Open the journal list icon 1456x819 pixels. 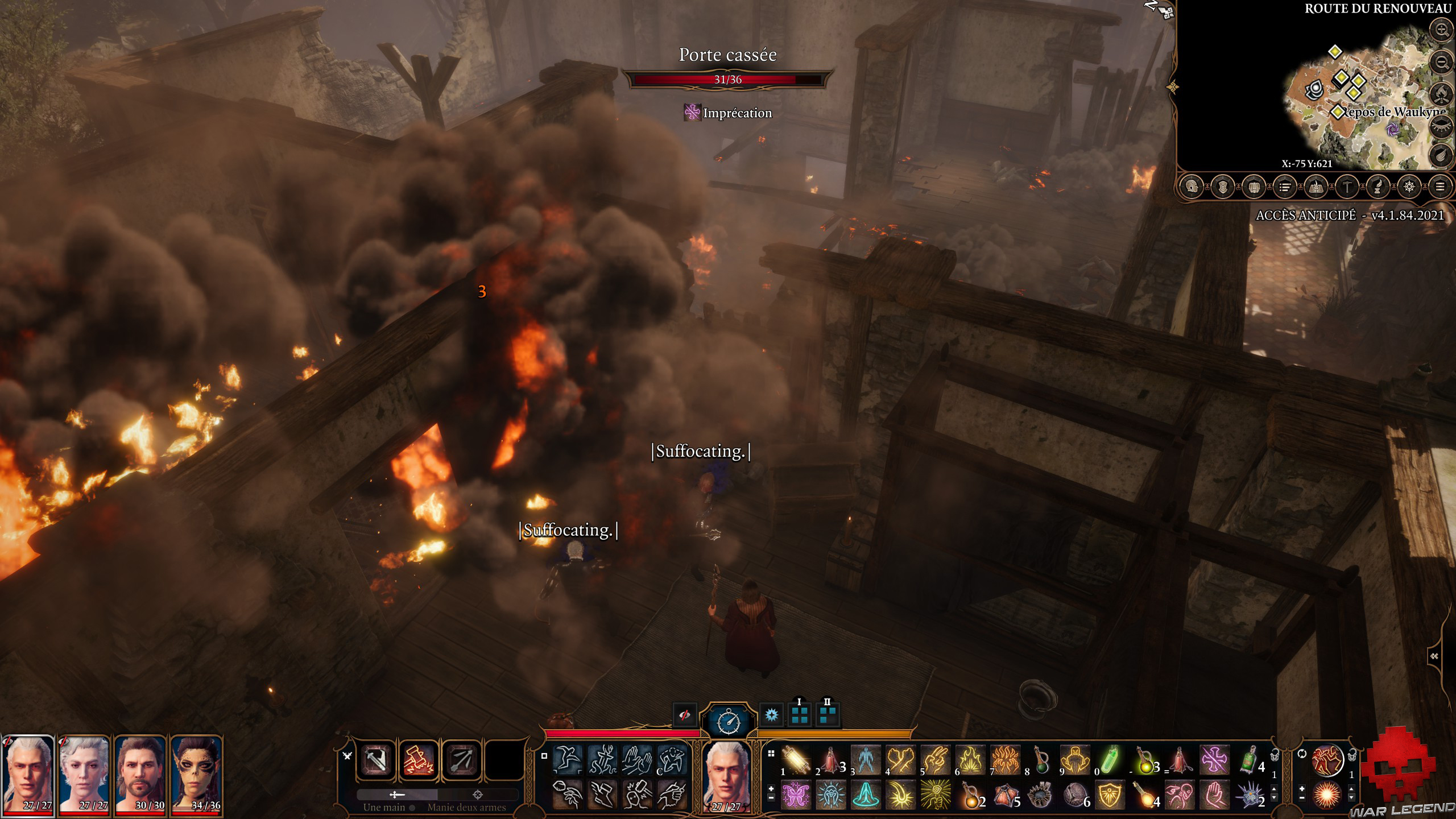click(x=1284, y=187)
